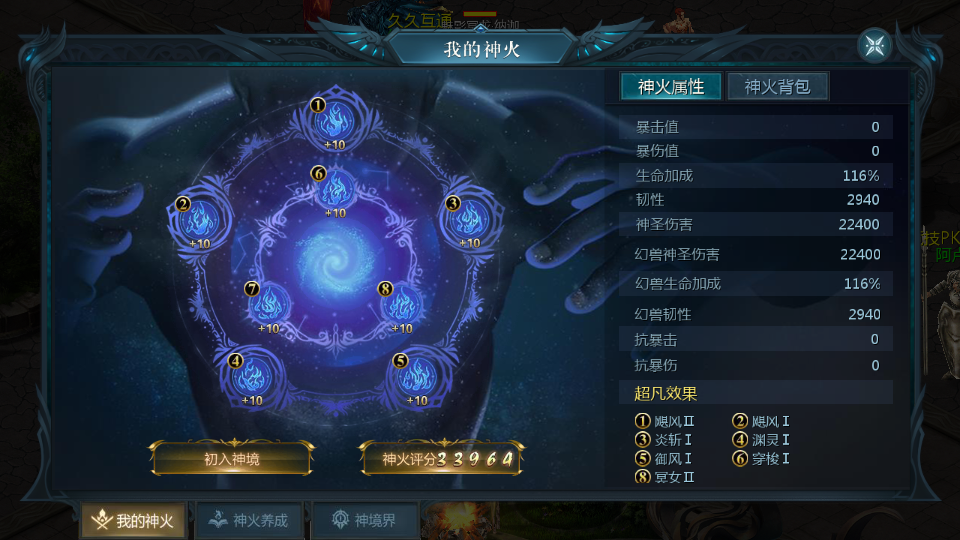Viewport: 960px width, 540px height.
Task: Switch to the 神火背包 tab
Action: [x=777, y=87]
